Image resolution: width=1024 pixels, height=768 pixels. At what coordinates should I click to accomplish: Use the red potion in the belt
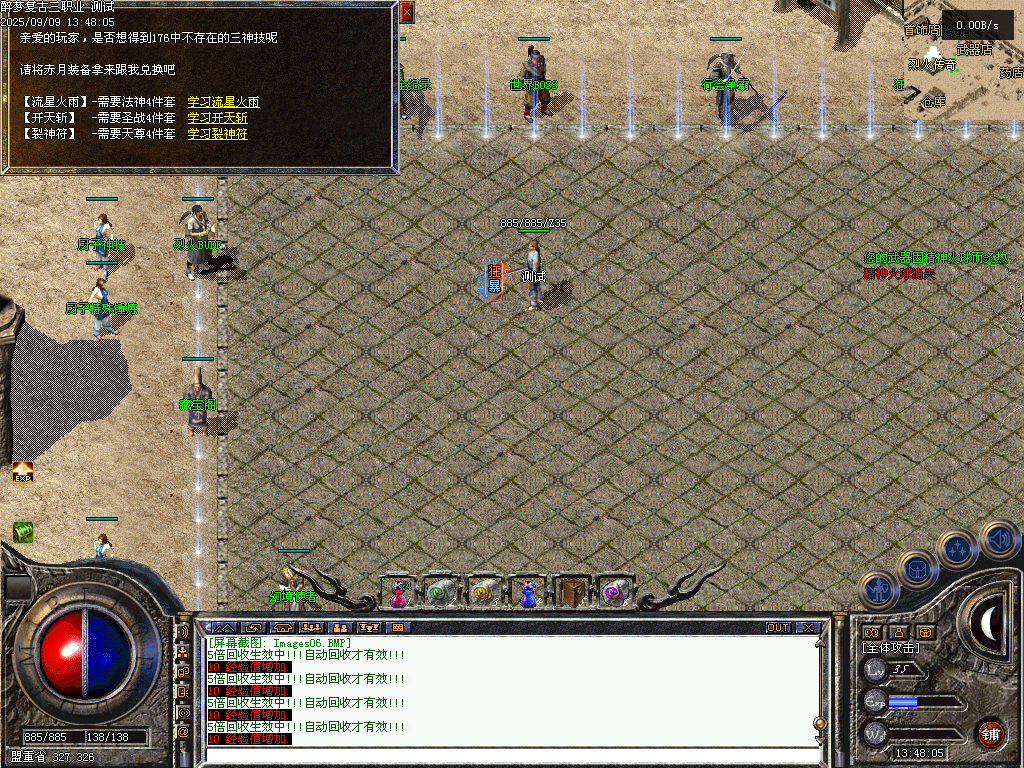398,593
